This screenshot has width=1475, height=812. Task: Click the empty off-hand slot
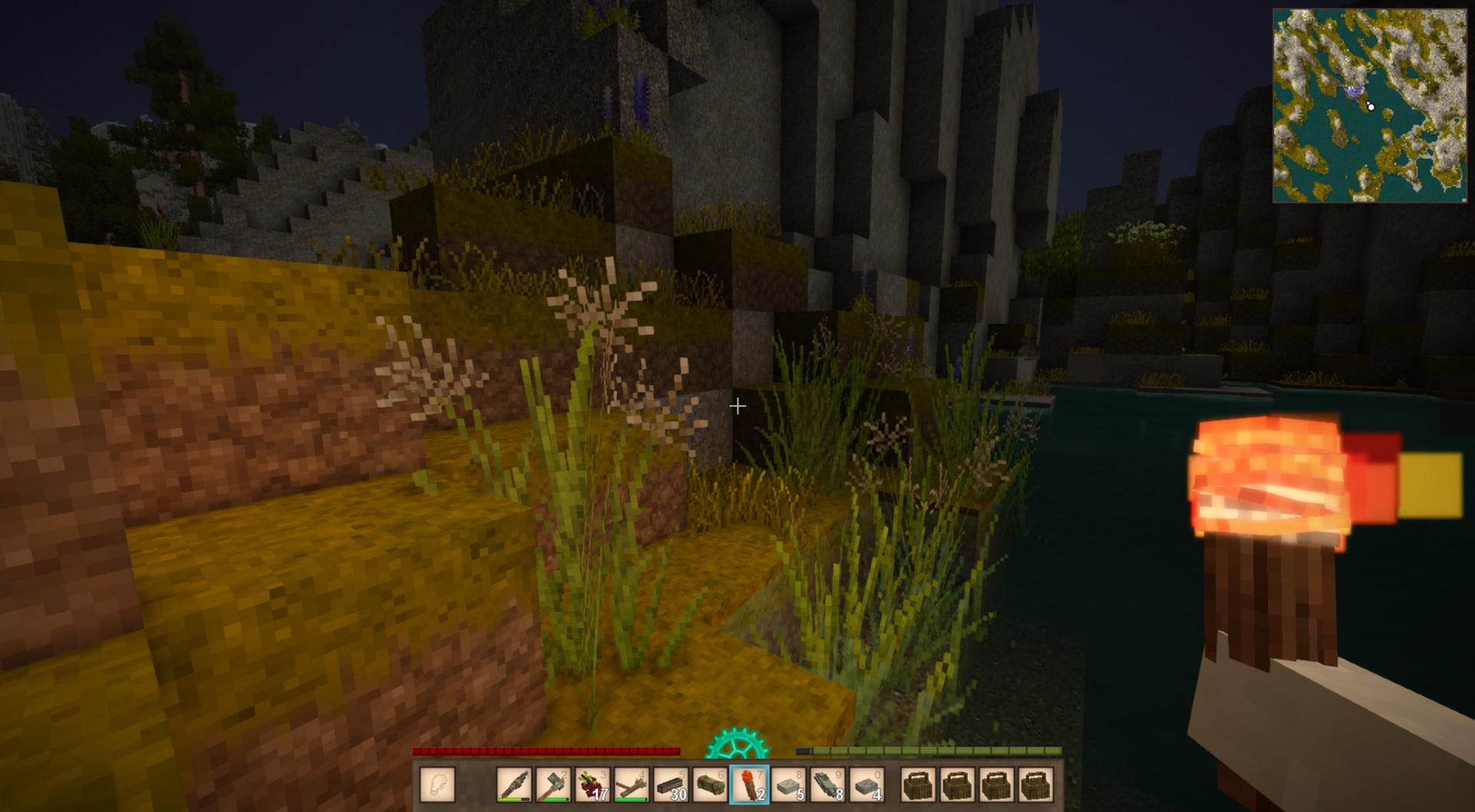(x=438, y=784)
